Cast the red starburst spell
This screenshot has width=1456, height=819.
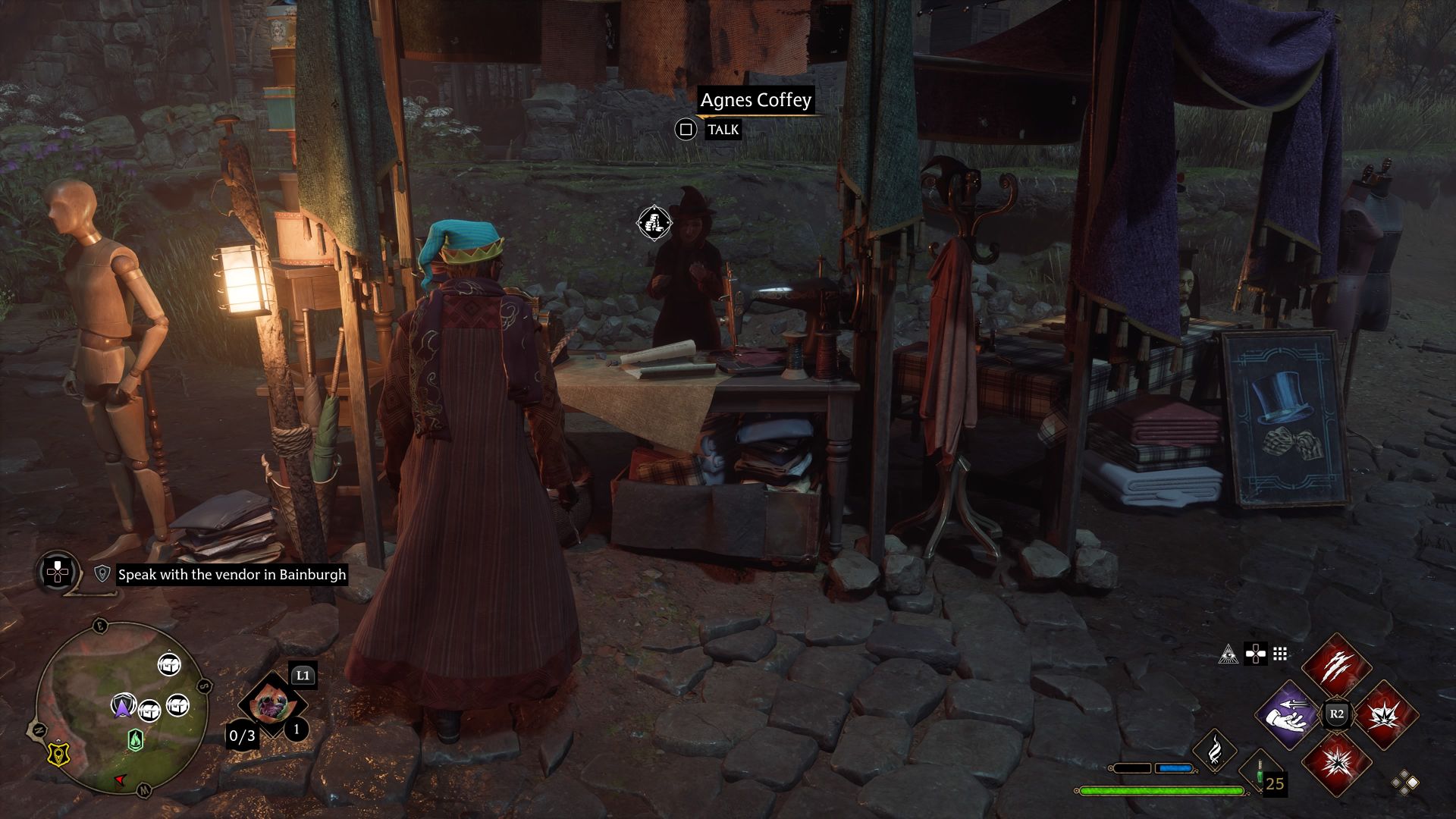[1336, 764]
